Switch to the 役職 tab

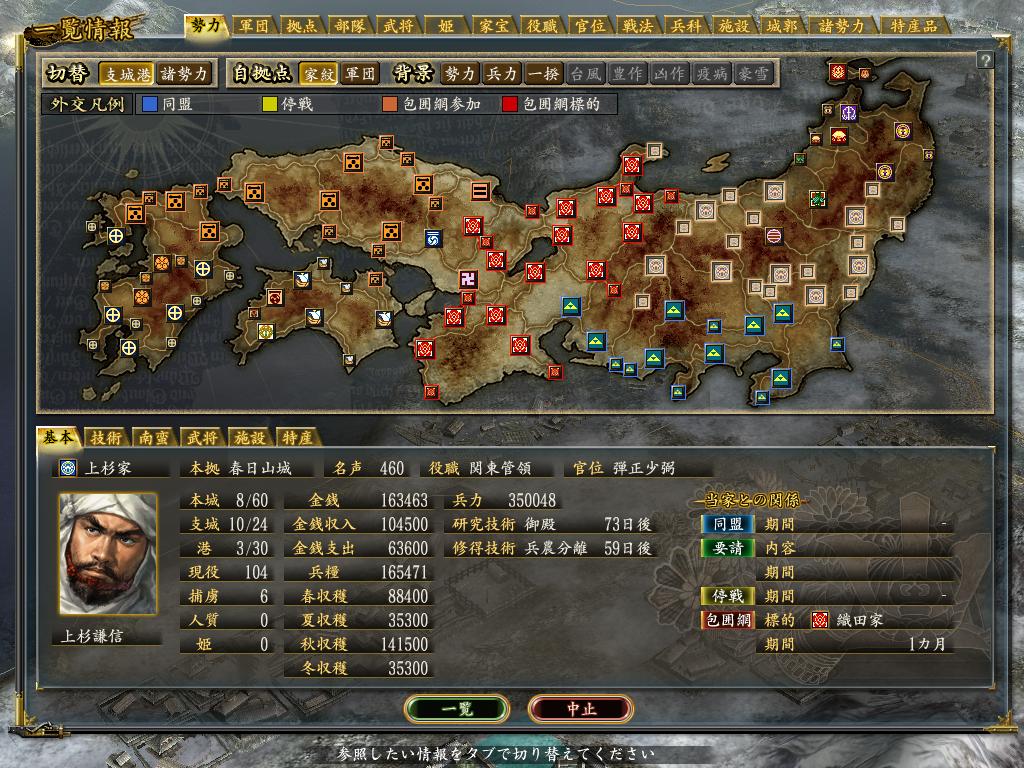coord(540,26)
